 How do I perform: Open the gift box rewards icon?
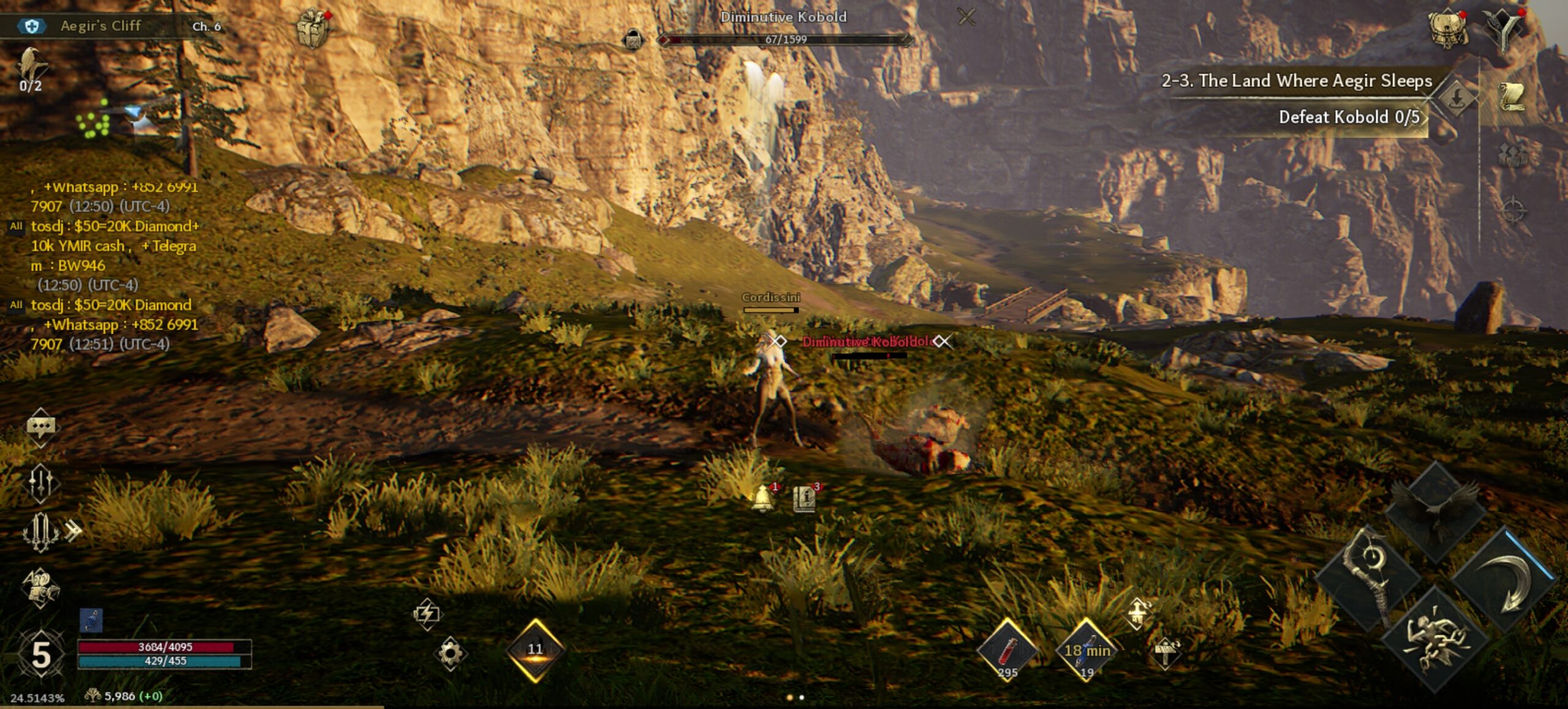tap(314, 28)
